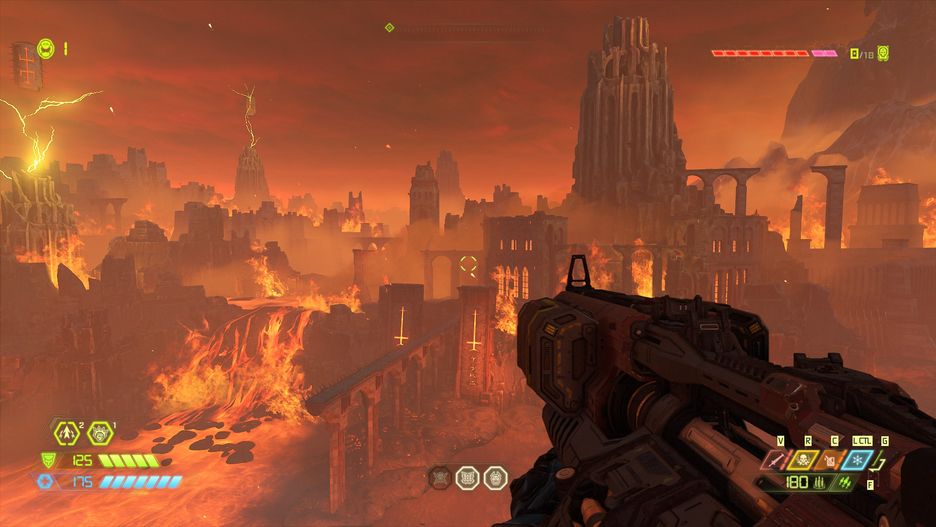The height and width of the screenshot is (527, 936).
Task: Click the demon counter icon beside 0/10
Action: 884,53
